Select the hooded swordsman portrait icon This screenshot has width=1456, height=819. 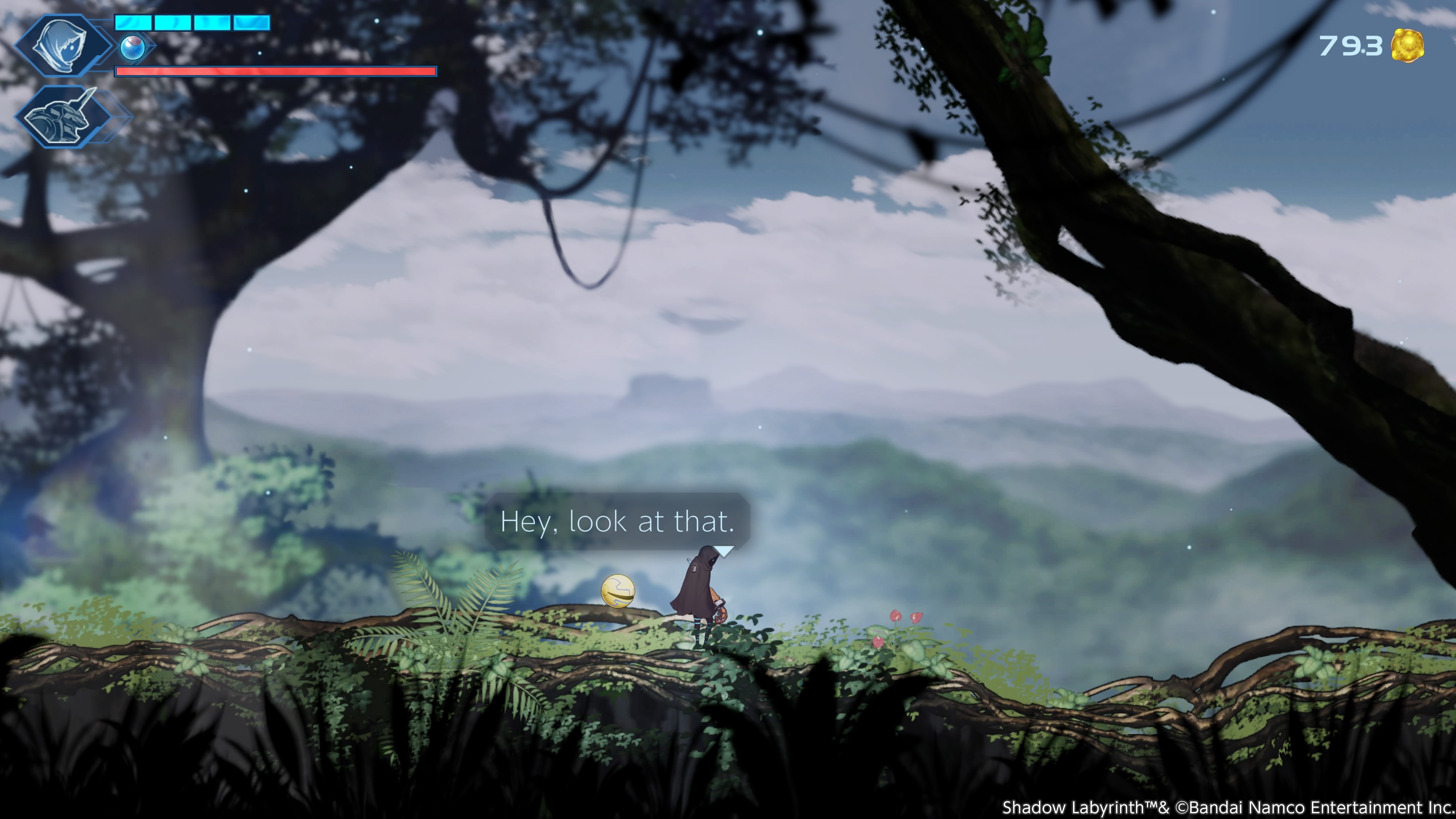tap(61, 45)
